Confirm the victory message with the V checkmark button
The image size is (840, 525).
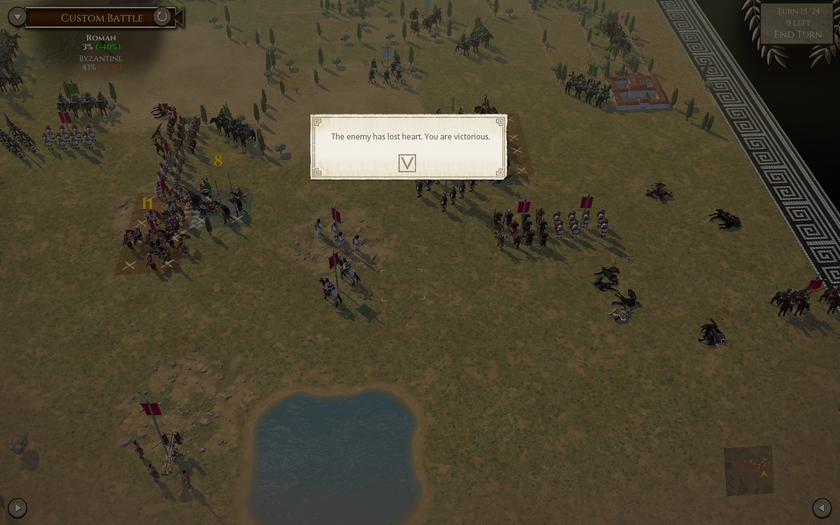click(x=407, y=163)
